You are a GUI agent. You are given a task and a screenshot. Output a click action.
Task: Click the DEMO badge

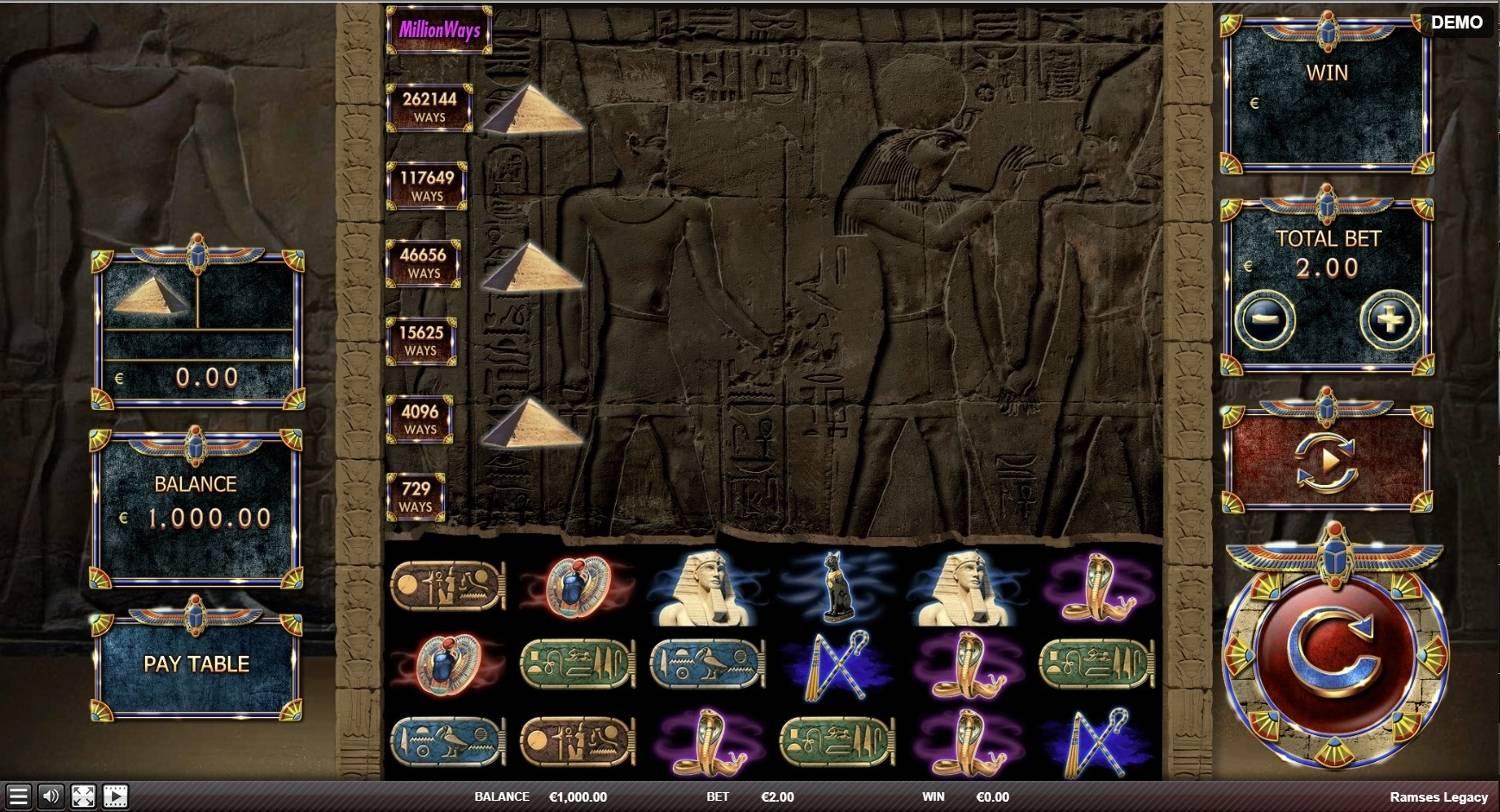[1456, 22]
